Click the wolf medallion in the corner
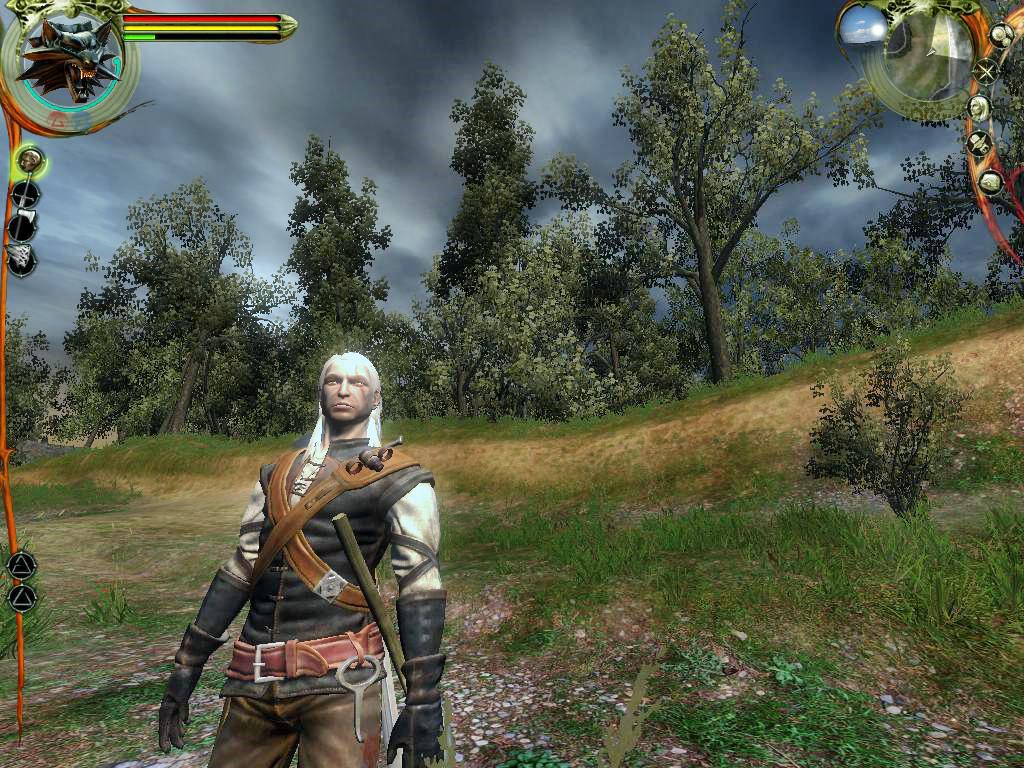Screen dimensions: 1024x768 (x=68, y=60)
